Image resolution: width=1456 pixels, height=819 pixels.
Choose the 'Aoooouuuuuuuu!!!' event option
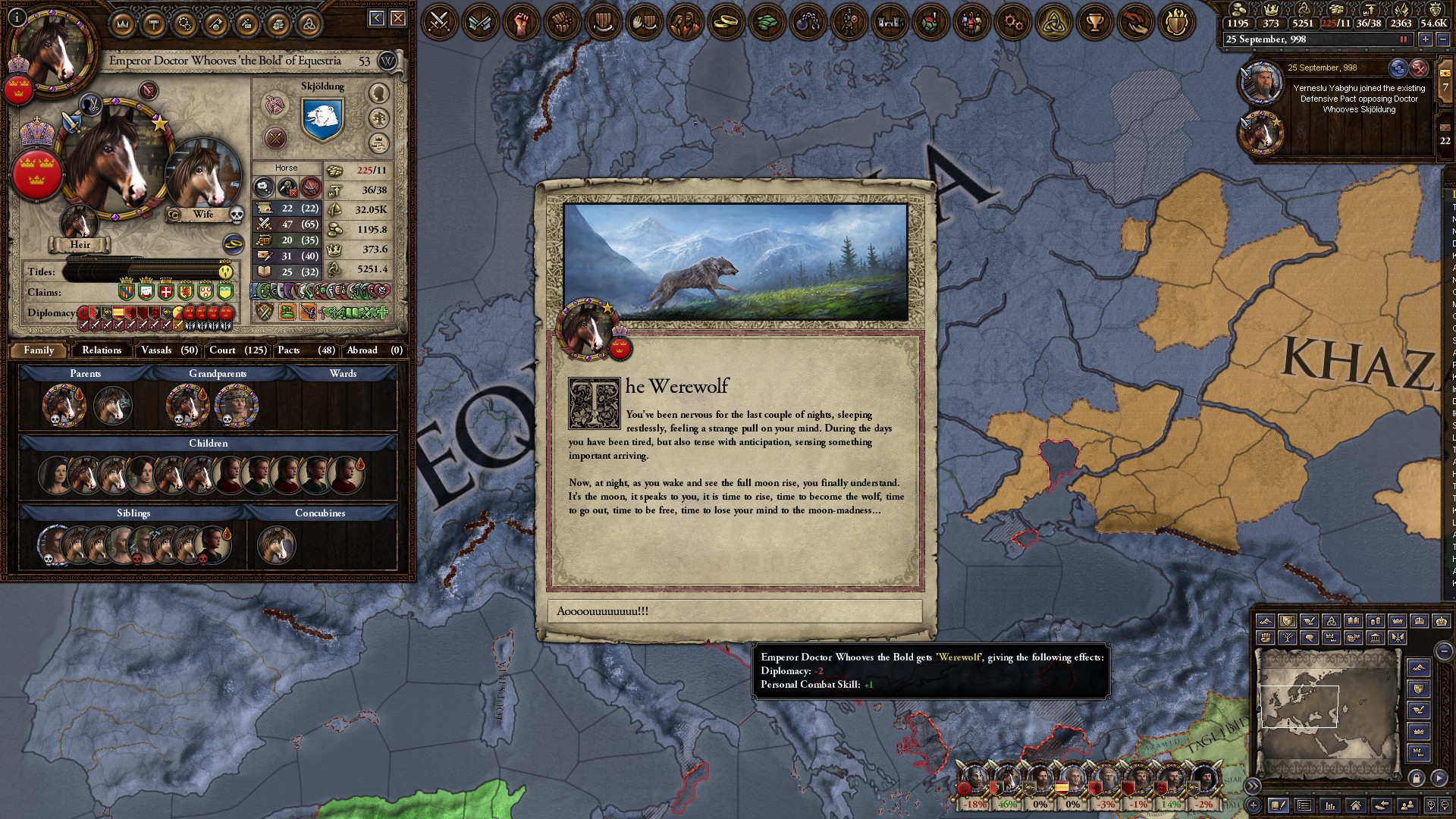(x=734, y=611)
